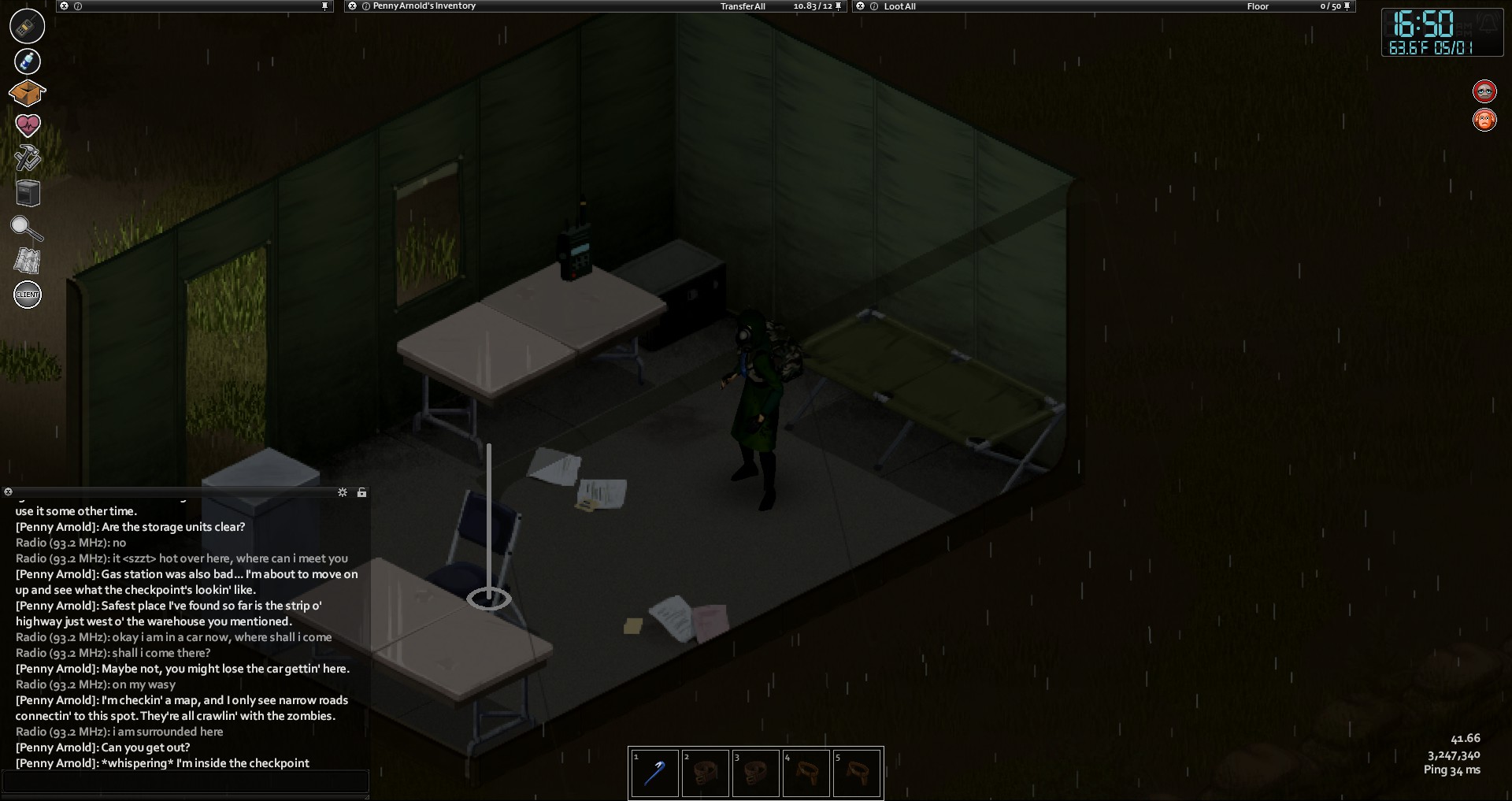This screenshot has width=1512, height=801.
Task: Select the walkie-talkie icon in the sidebar
Action: [x=27, y=26]
